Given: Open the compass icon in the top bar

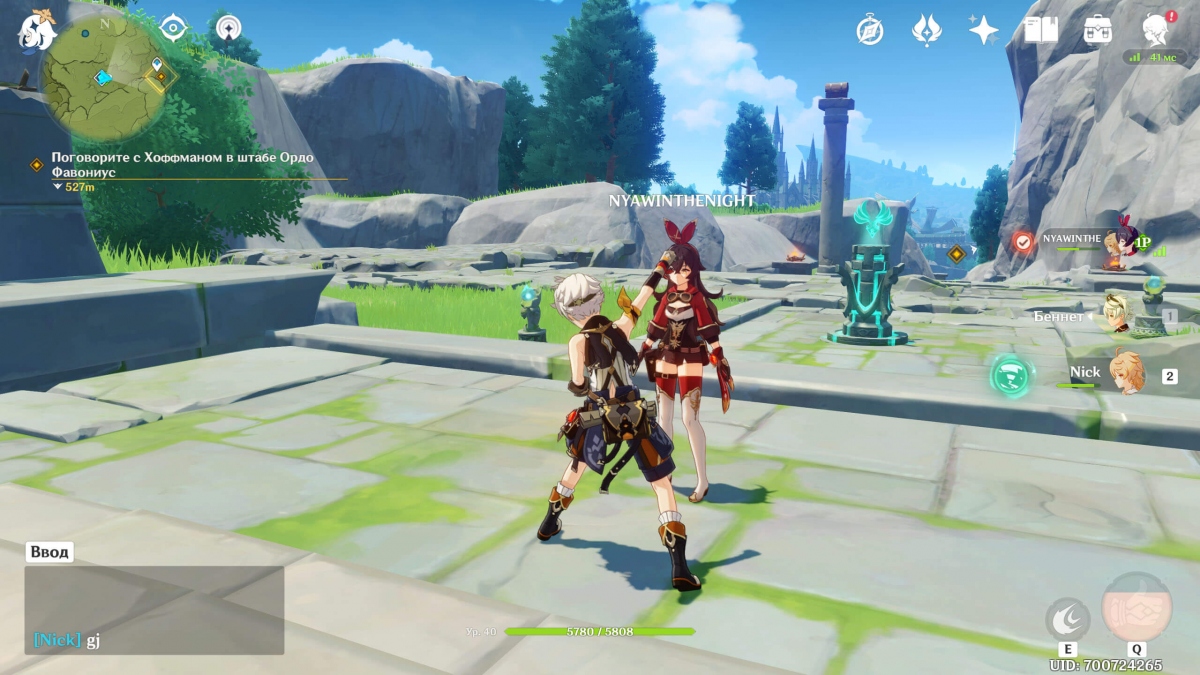Looking at the screenshot, I should coord(869,30).
